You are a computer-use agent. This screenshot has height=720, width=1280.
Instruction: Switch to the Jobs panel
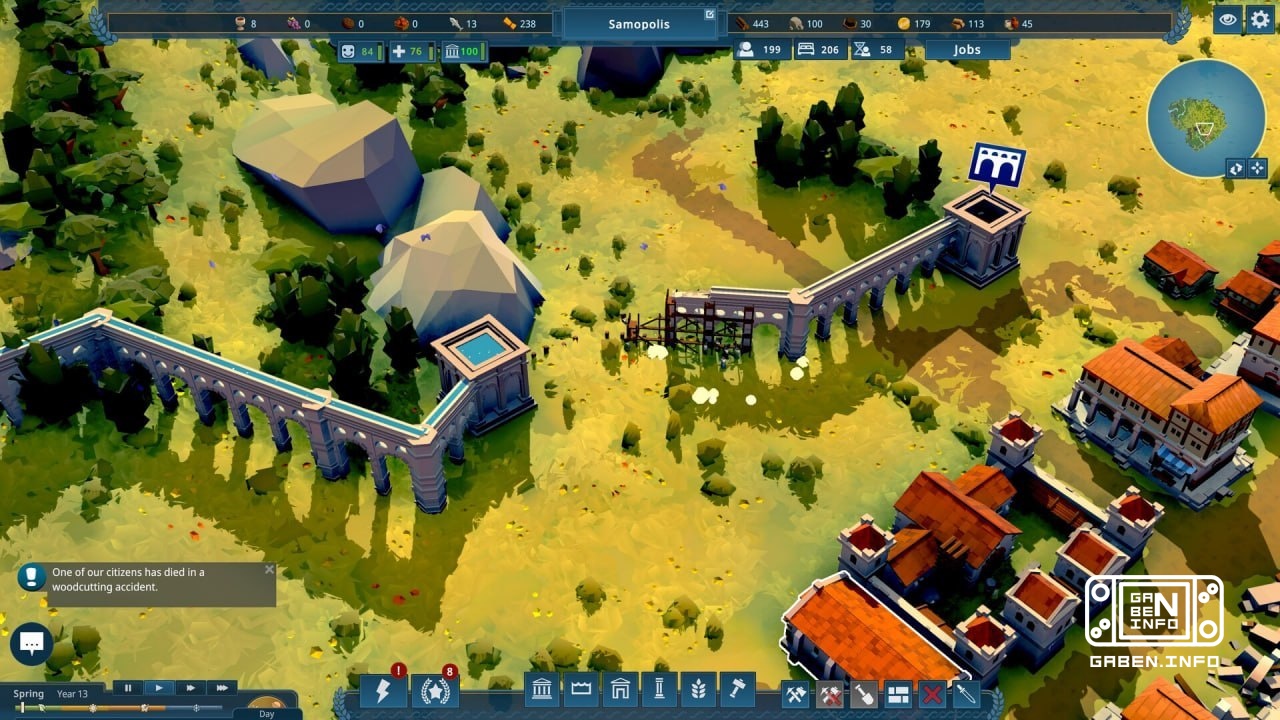(965, 48)
